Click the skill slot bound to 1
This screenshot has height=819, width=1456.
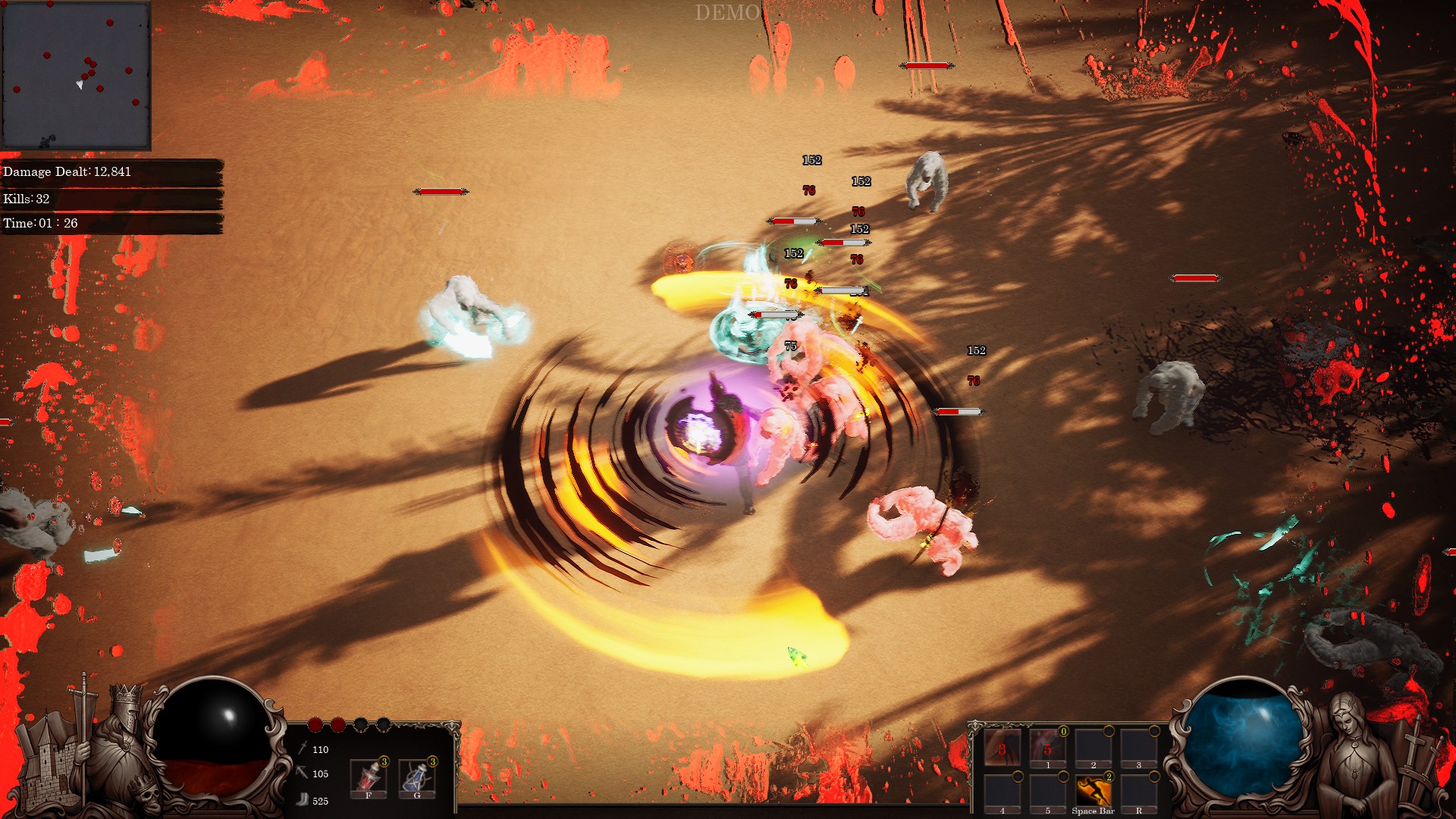1047,746
